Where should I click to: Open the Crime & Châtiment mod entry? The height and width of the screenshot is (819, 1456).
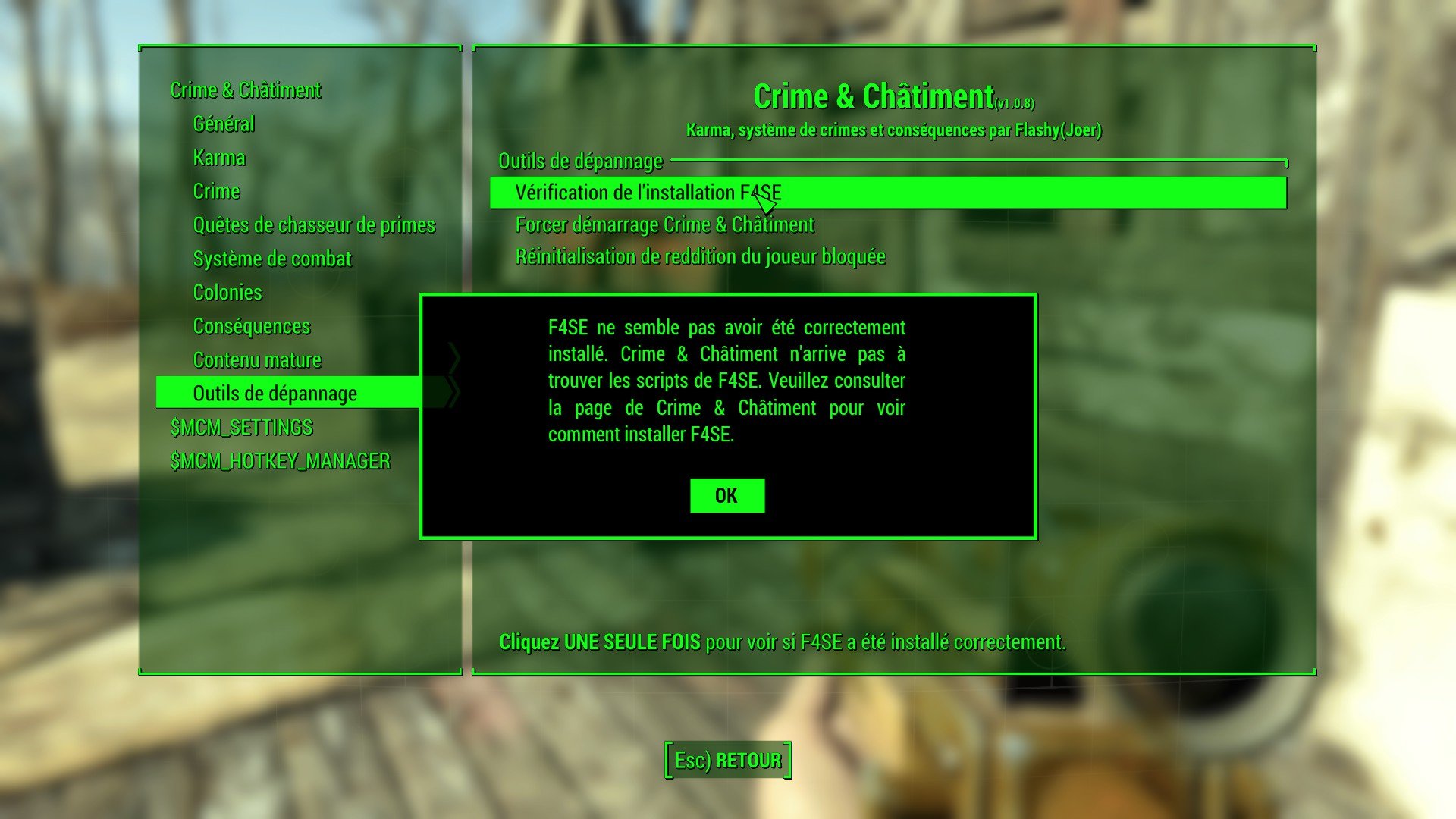click(246, 90)
